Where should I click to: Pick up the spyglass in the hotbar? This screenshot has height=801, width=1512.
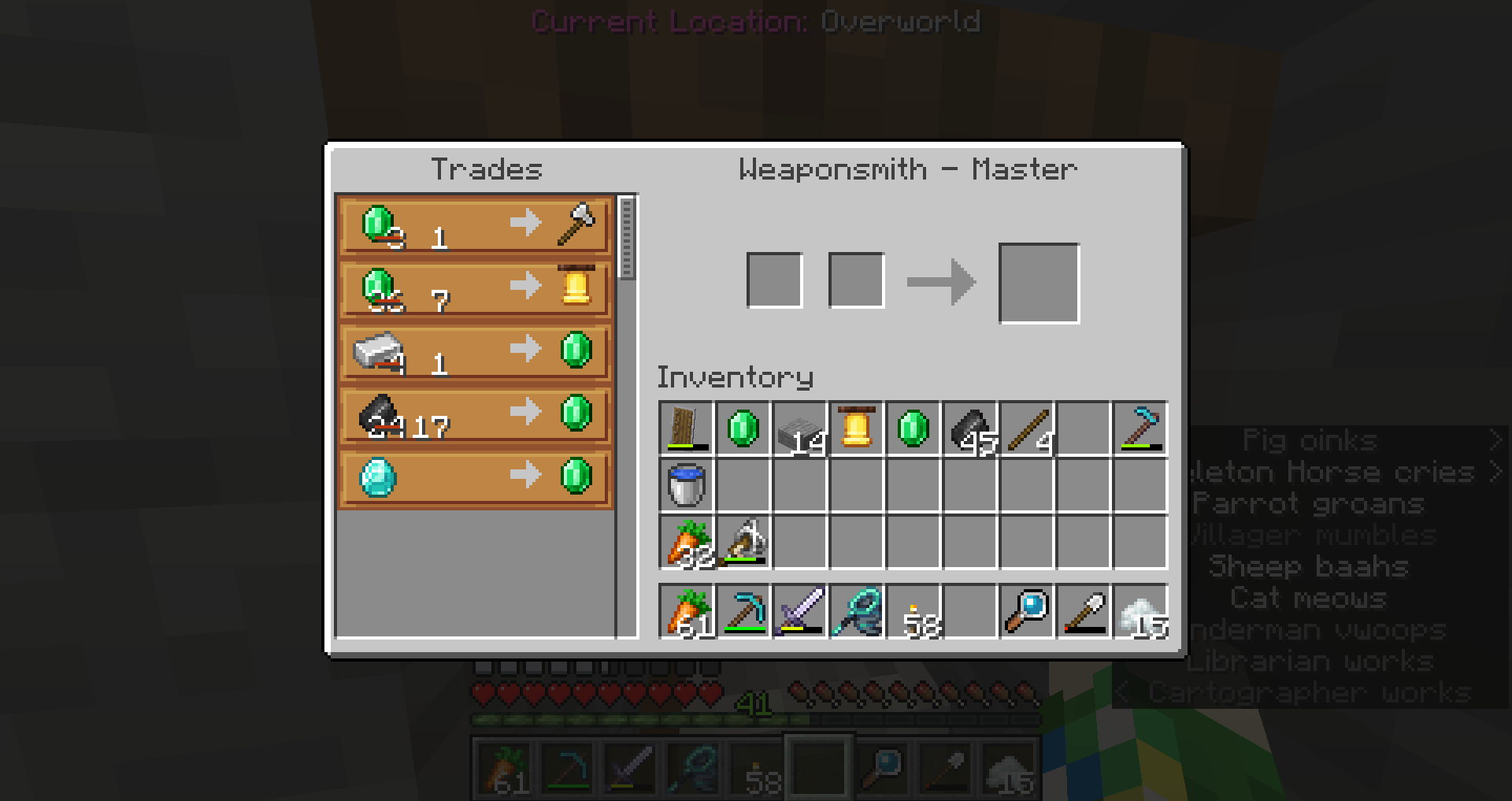point(1027,612)
